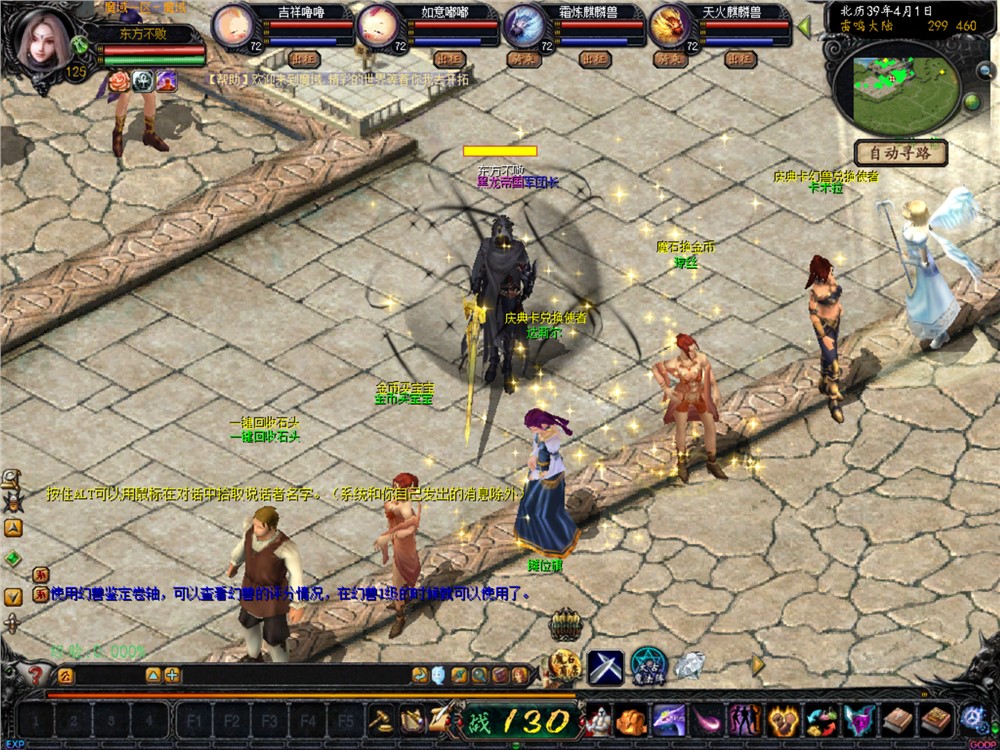The width and height of the screenshot is (1000, 750).
Task: Open the dancing silhouettes icon
Action: (x=743, y=719)
